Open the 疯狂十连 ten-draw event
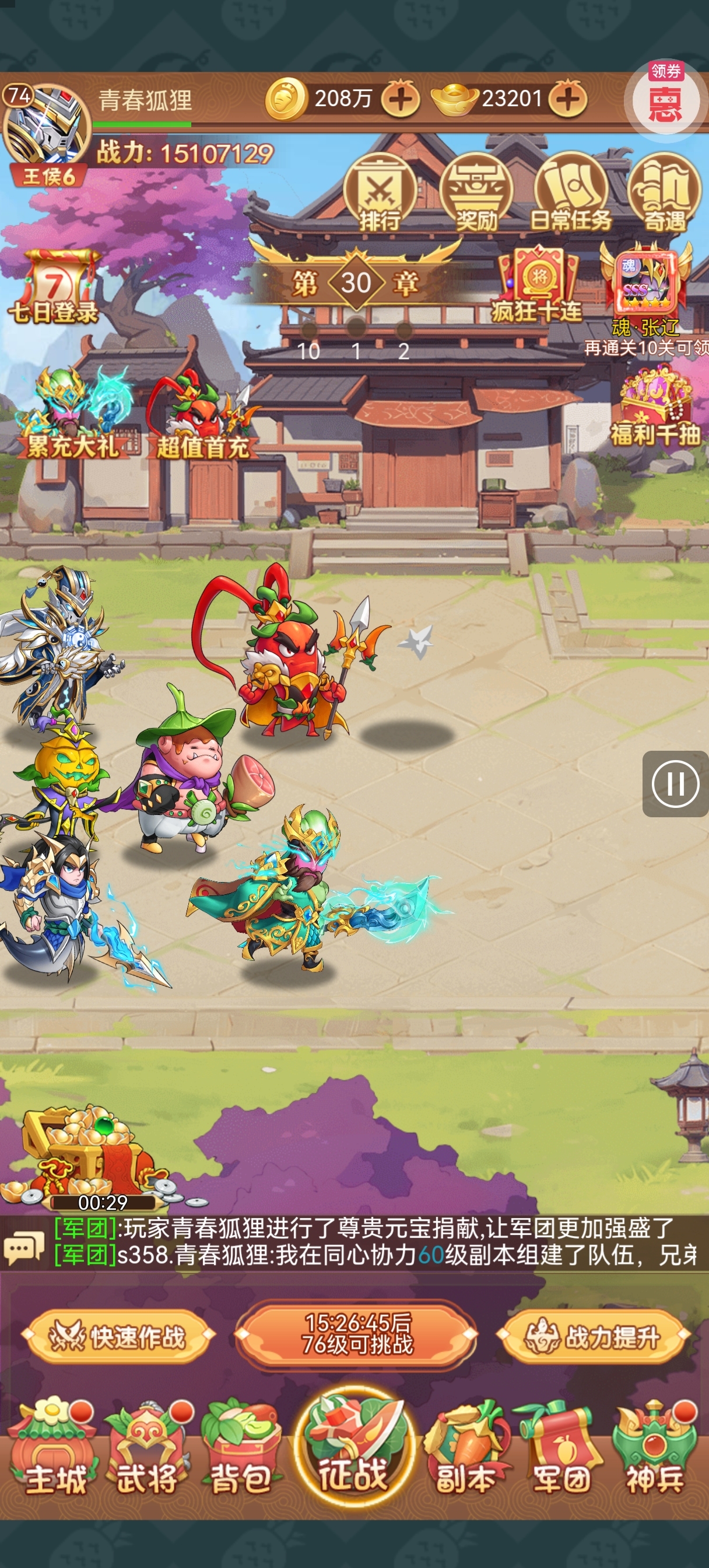 (x=538, y=285)
